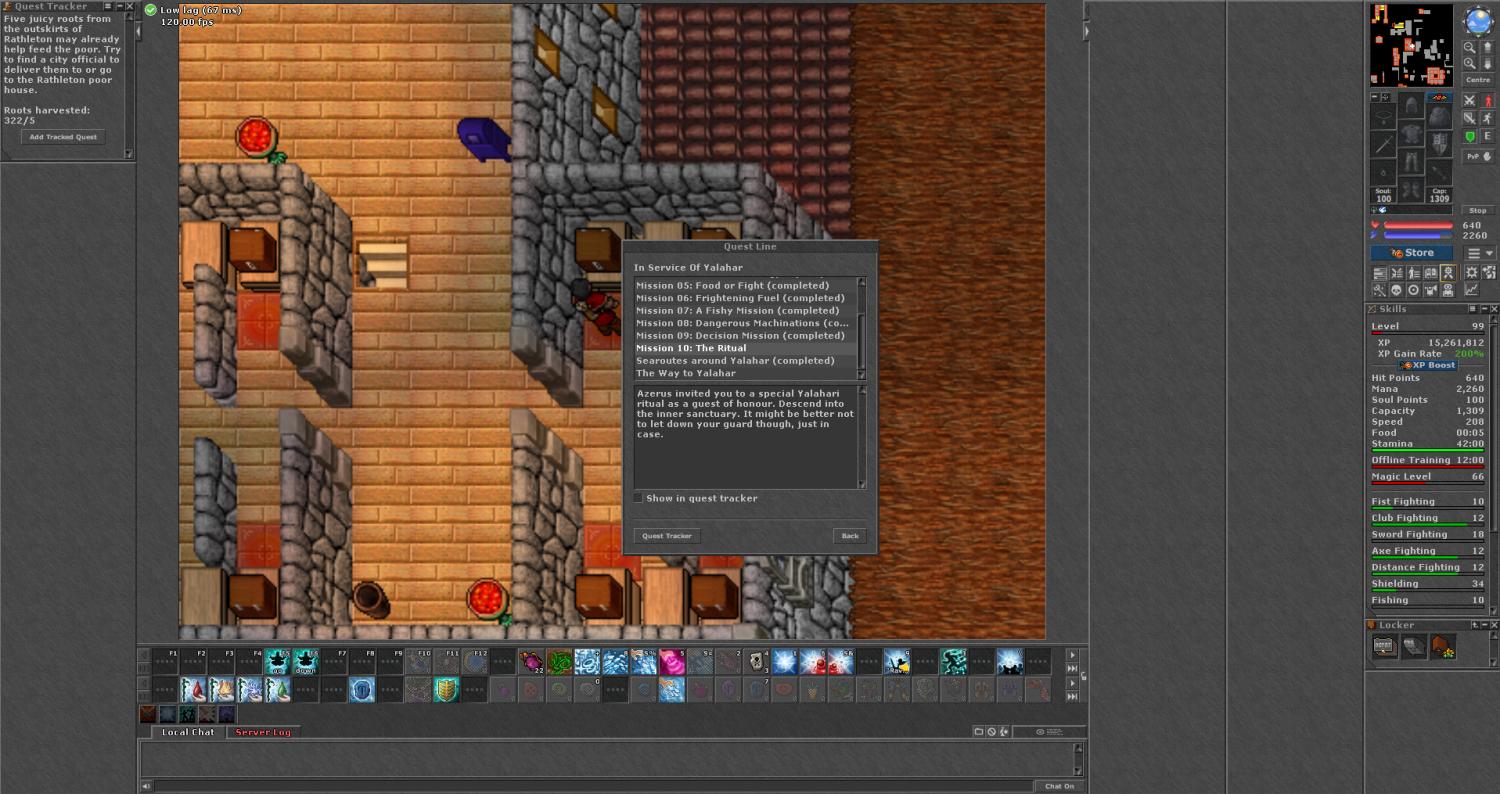Open the Store
1500x794 pixels.
(1411, 253)
